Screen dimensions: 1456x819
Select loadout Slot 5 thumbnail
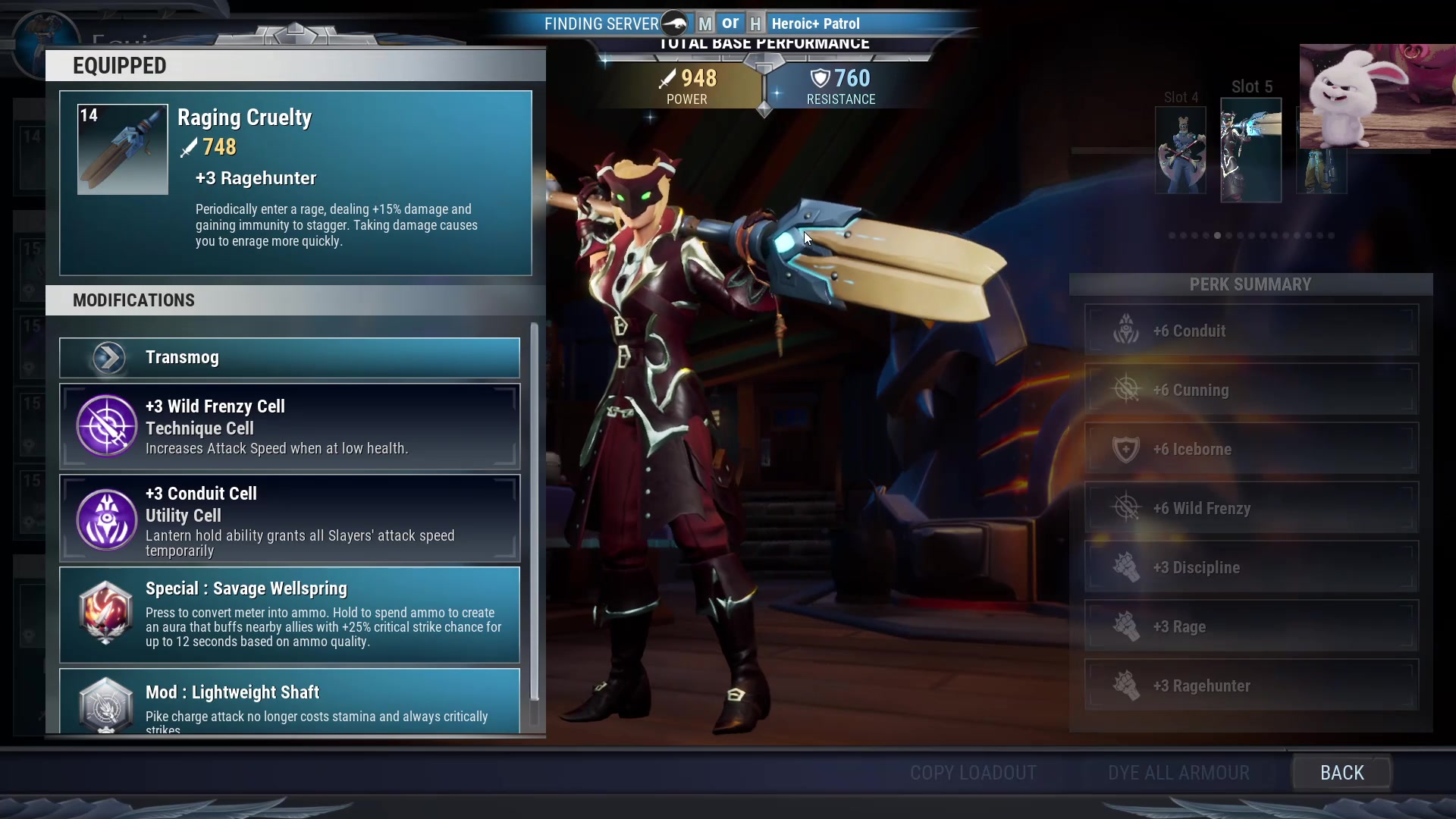pyautogui.click(x=1250, y=150)
